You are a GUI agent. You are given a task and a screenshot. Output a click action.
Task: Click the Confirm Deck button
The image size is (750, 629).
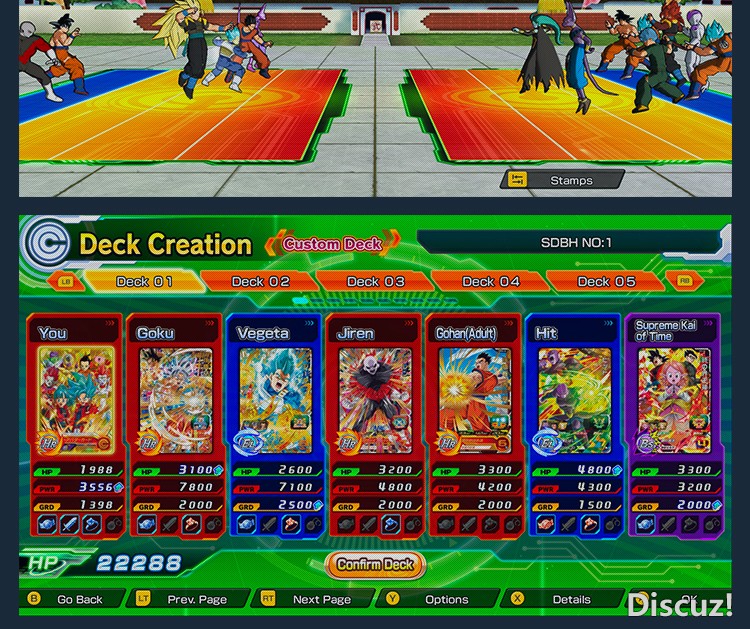coord(375,565)
